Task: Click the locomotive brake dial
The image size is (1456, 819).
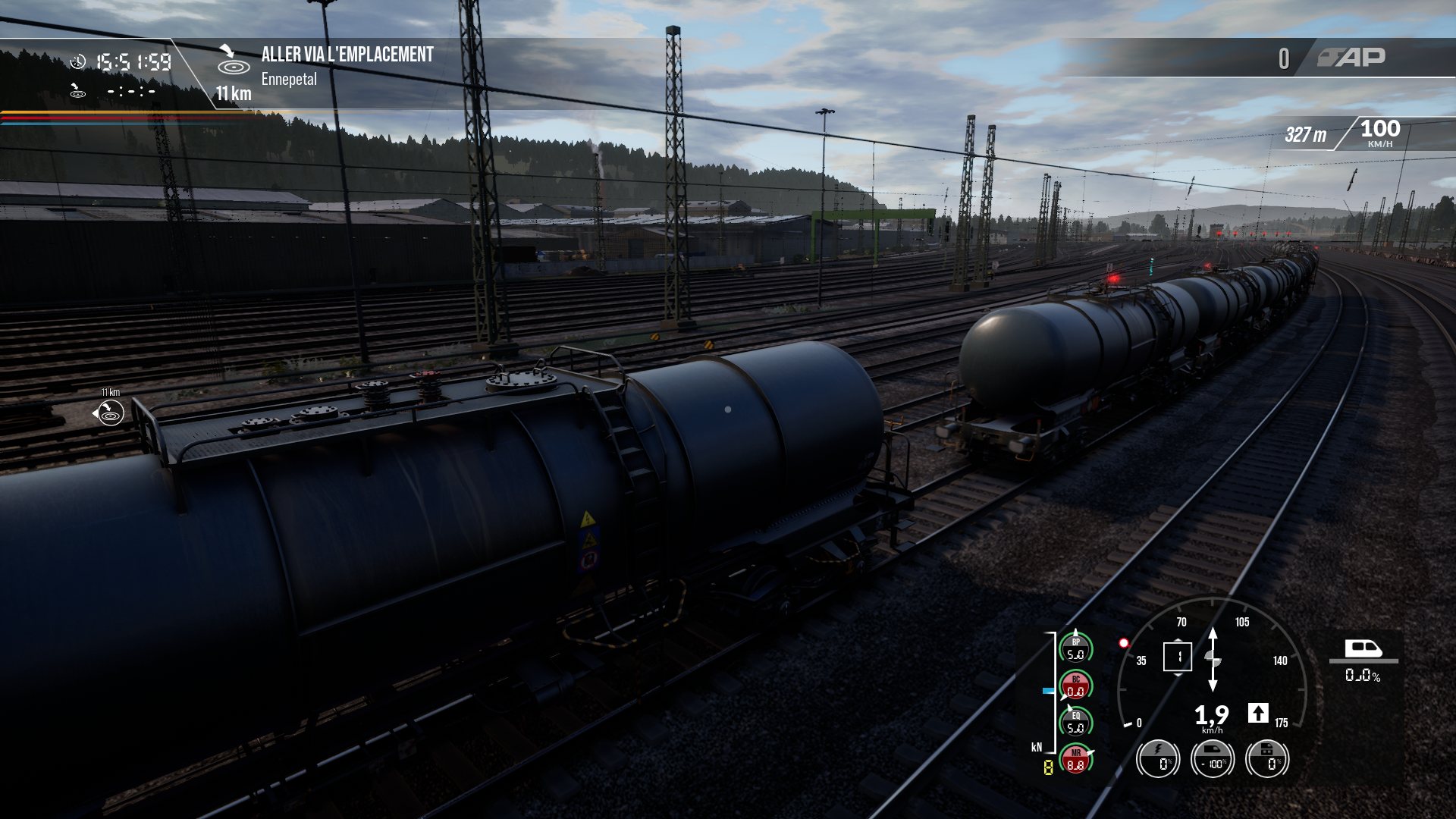Action: pos(1267,759)
